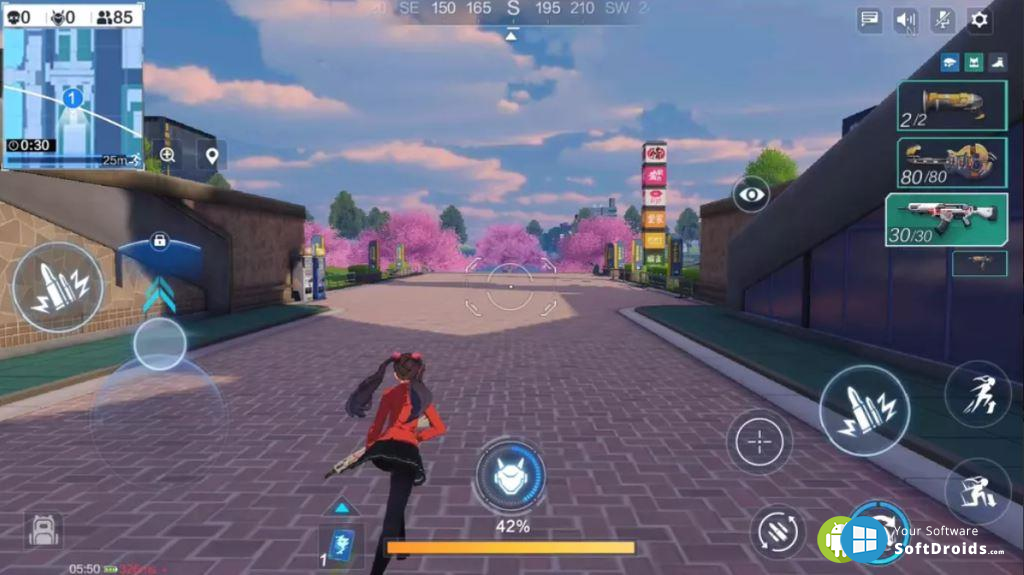Open the chat message panel
Image resolution: width=1024 pixels, height=575 pixels.
point(869,19)
